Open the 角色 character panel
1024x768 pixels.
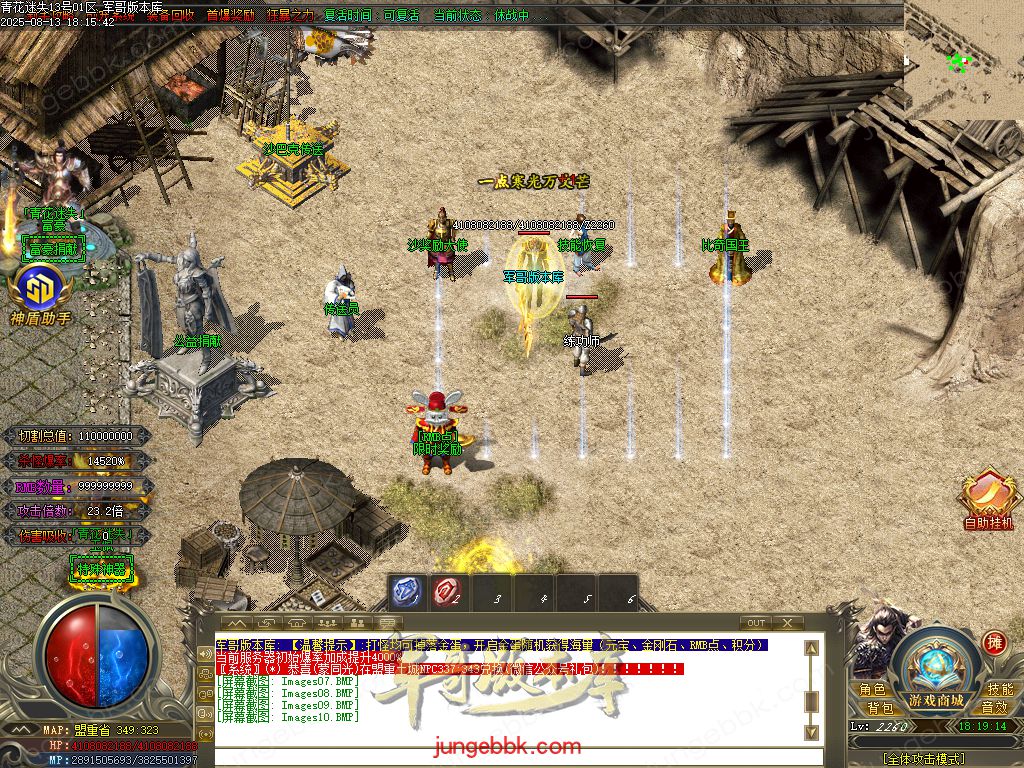[x=872, y=690]
